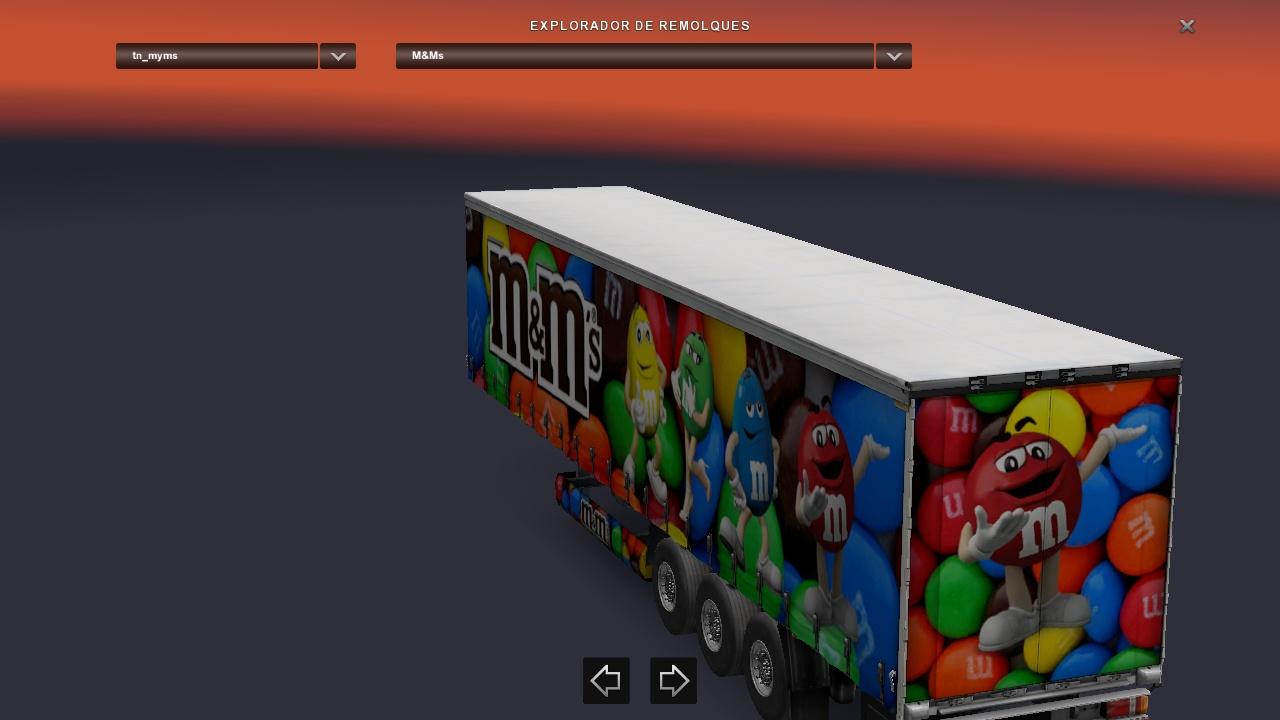
Task: Click the tn_myms selection field
Action: coord(217,56)
